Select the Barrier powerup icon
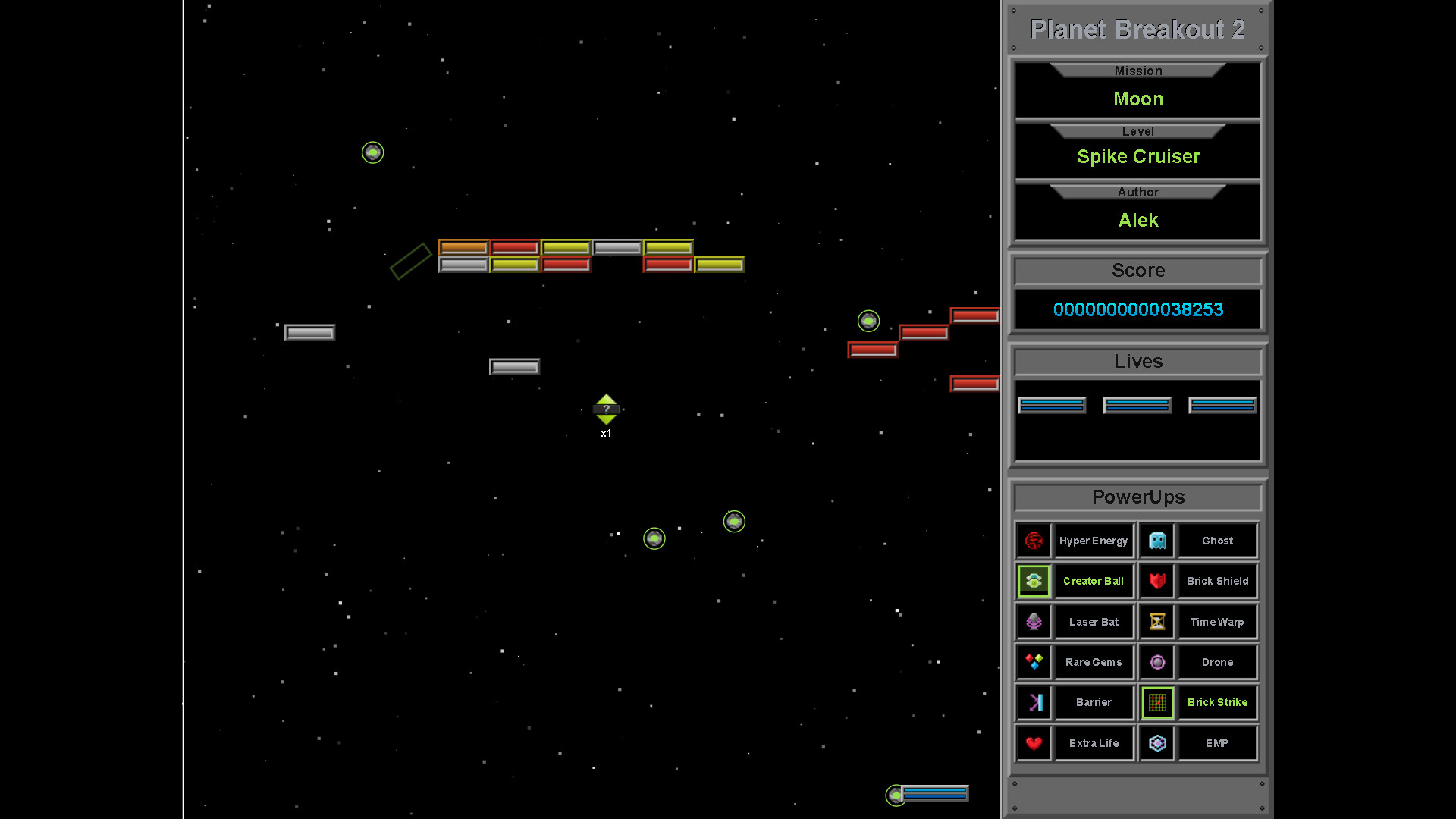This screenshot has height=819, width=1456. point(1034,702)
